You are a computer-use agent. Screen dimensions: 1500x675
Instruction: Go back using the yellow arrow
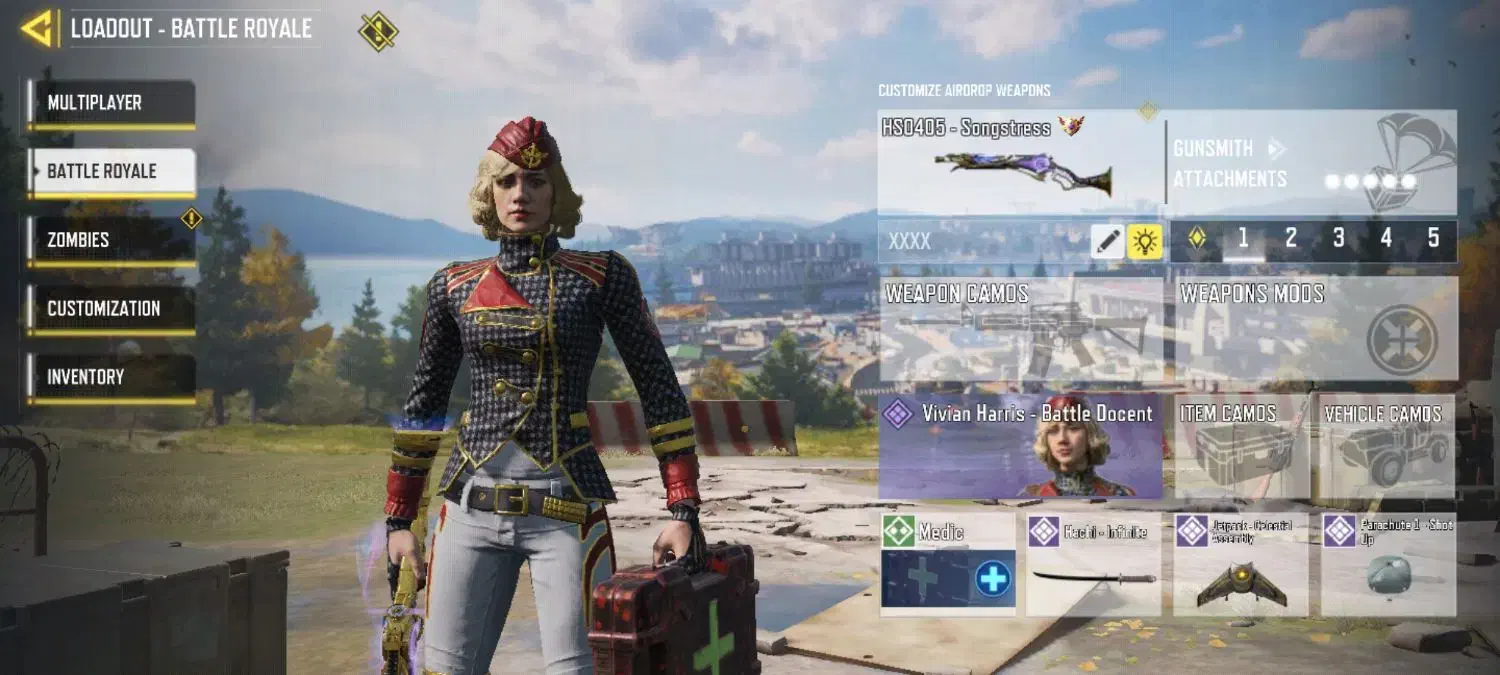point(36,28)
